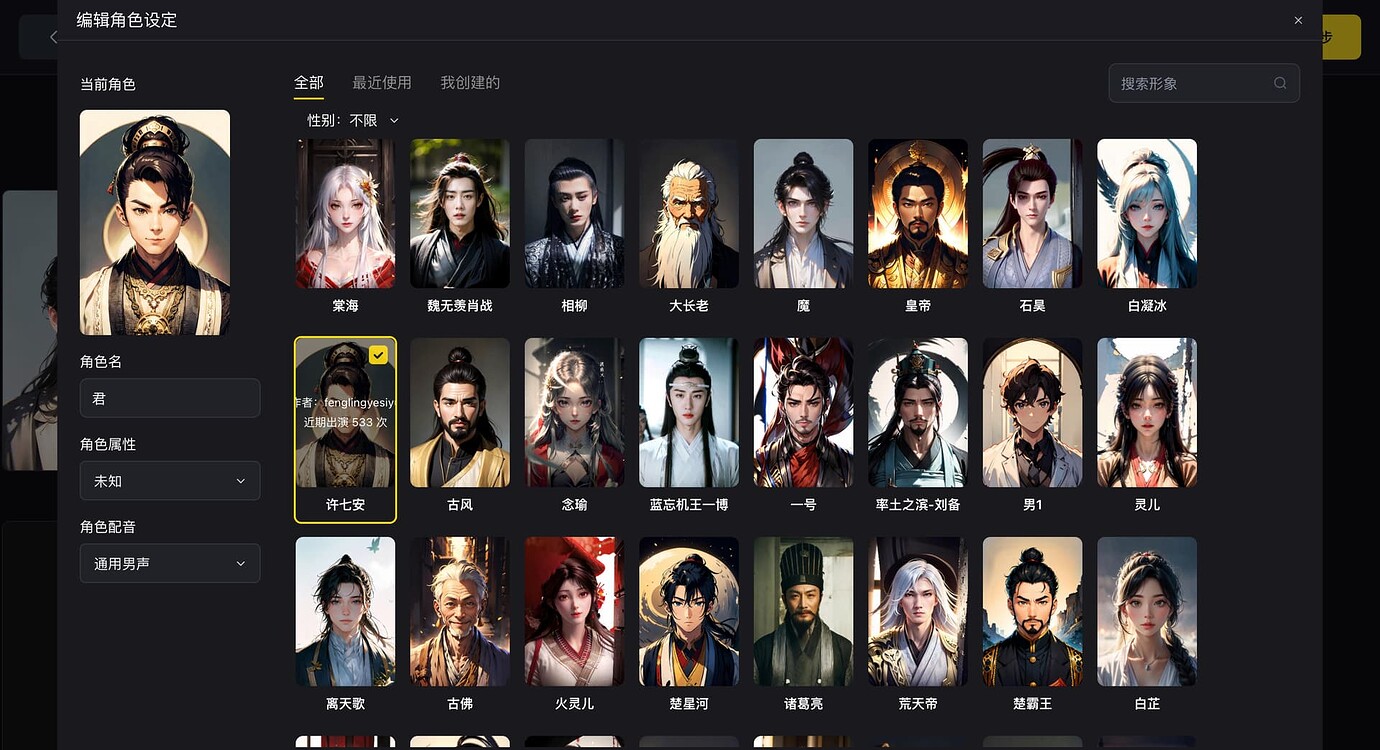Switch to the 最近使用 tab
The width and height of the screenshot is (1380, 750).
point(383,82)
